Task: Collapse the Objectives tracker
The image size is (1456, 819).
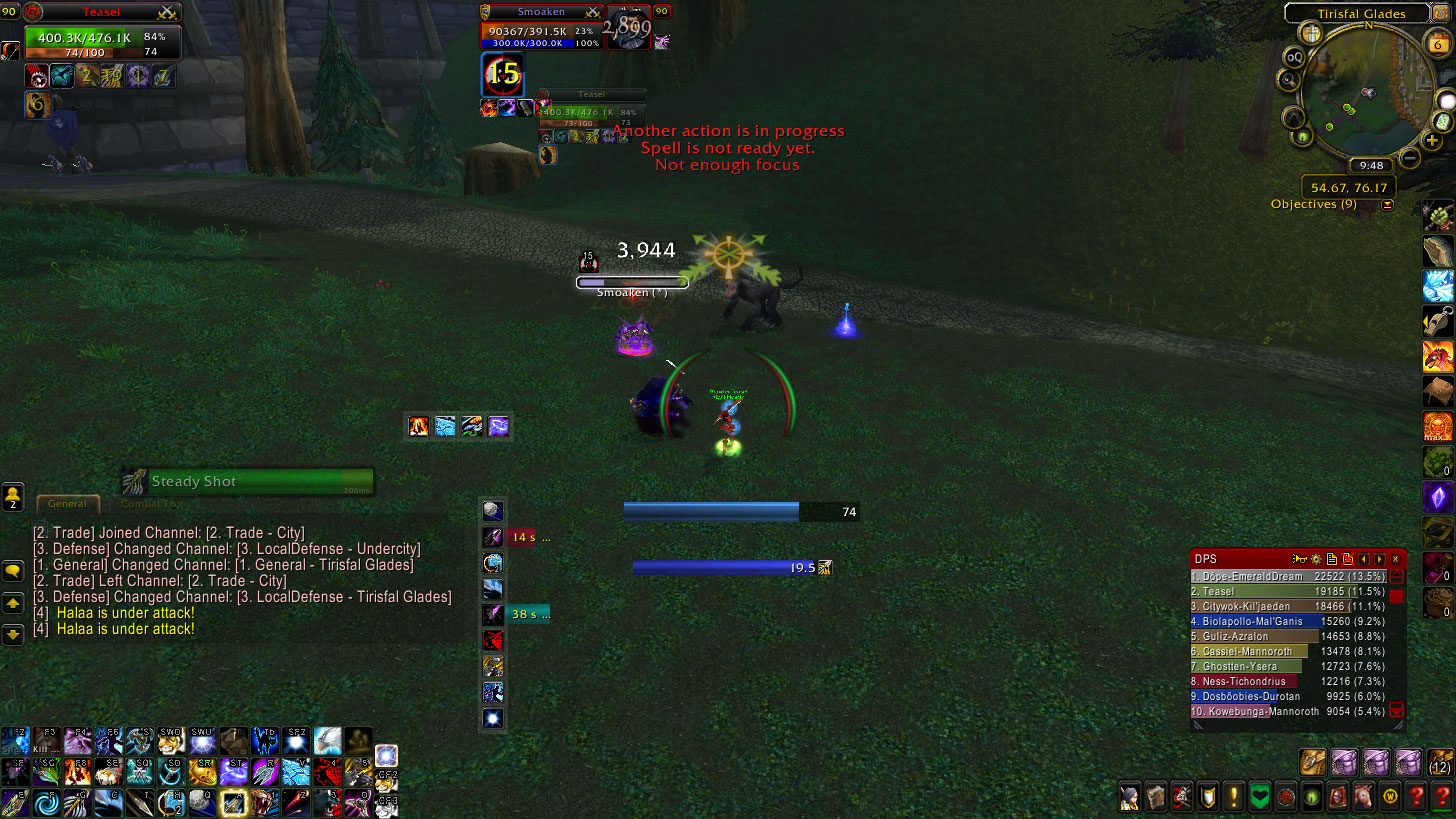Action: pos(1388,205)
